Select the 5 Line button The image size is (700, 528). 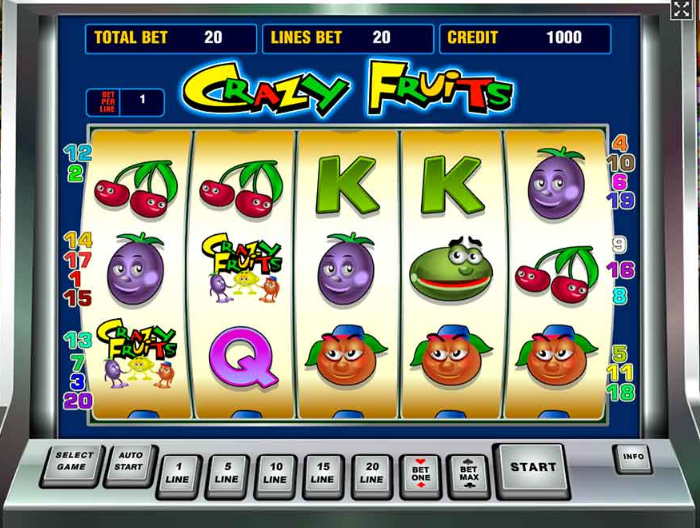click(x=227, y=473)
